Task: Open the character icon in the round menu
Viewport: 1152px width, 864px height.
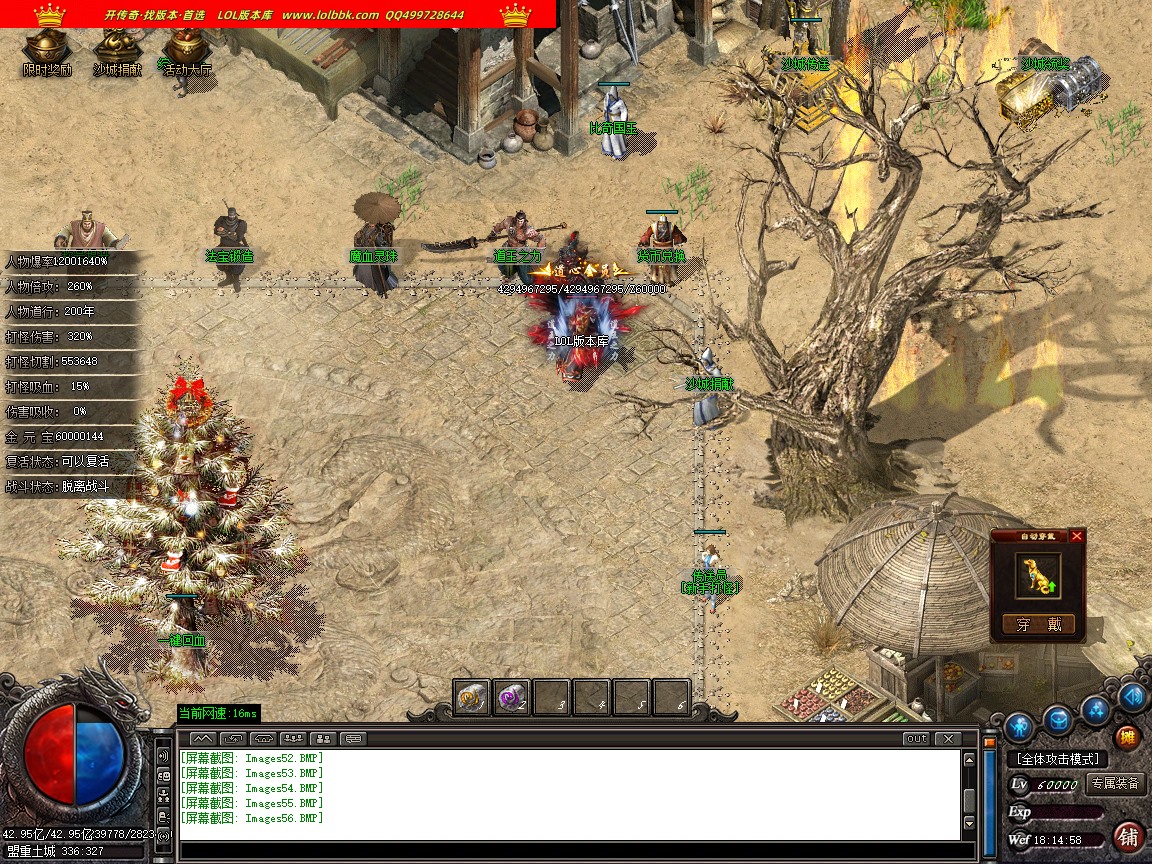Action: pyautogui.click(x=1018, y=726)
